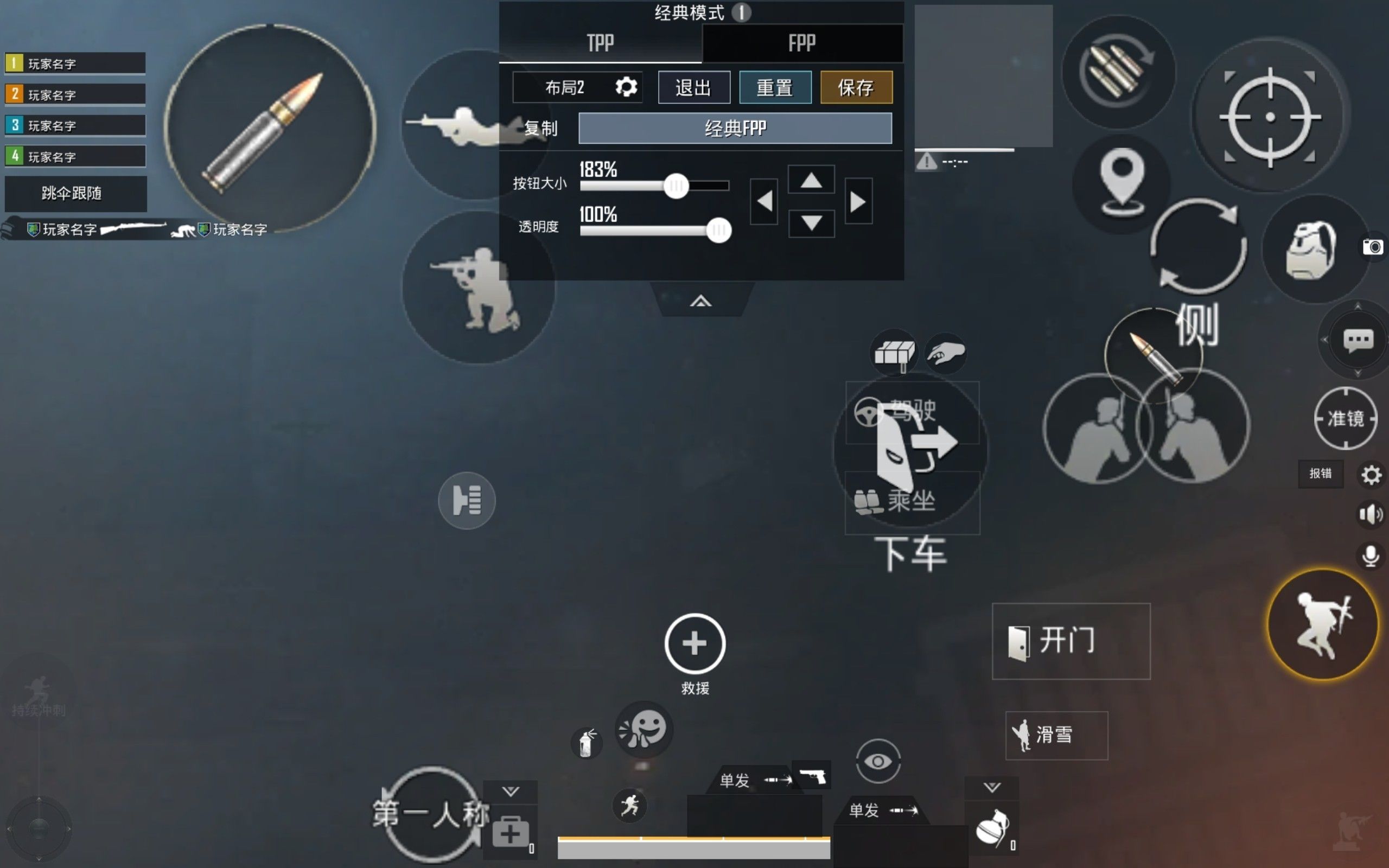
Task: Collapse the settings panel with the chevron
Action: click(702, 299)
